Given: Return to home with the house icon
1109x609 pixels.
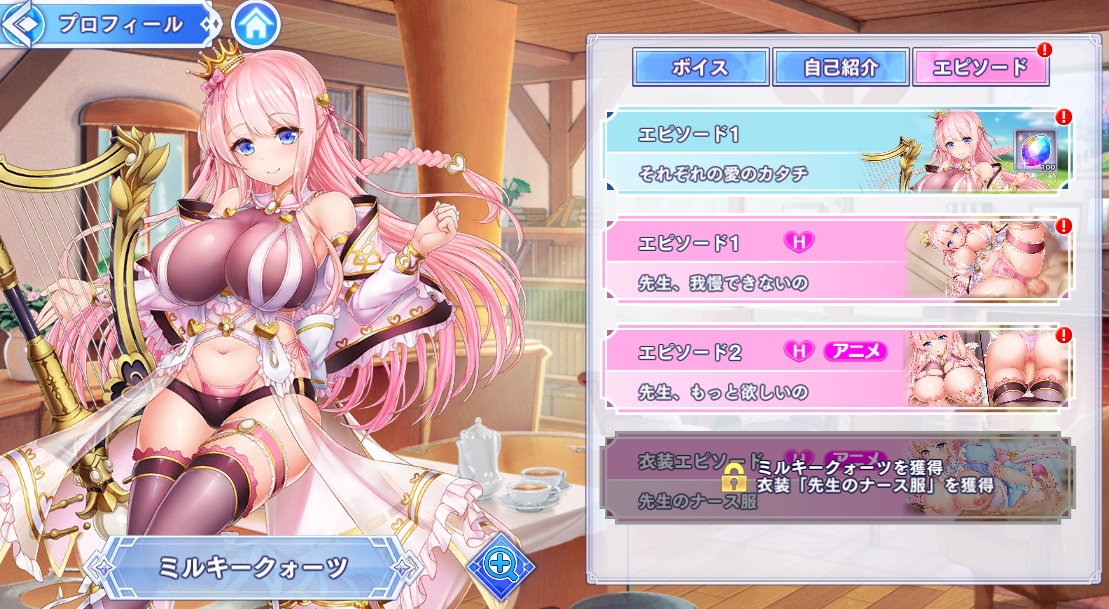Looking at the screenshot, I should pos(255,25).
